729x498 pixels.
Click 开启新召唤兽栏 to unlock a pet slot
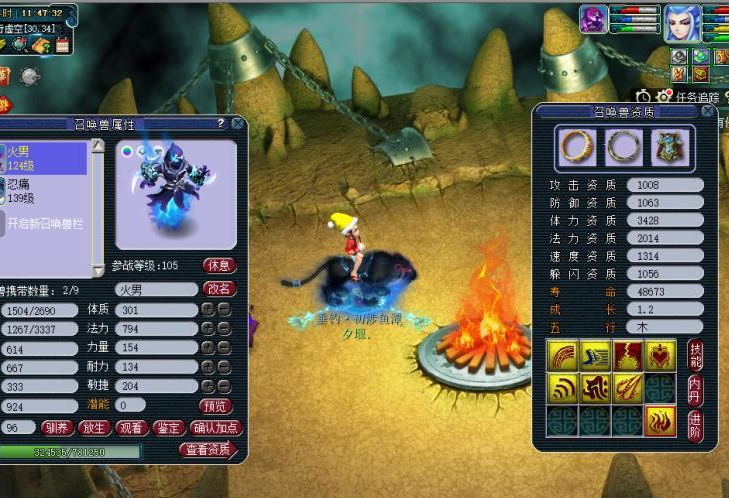click(x=47, y=222)
